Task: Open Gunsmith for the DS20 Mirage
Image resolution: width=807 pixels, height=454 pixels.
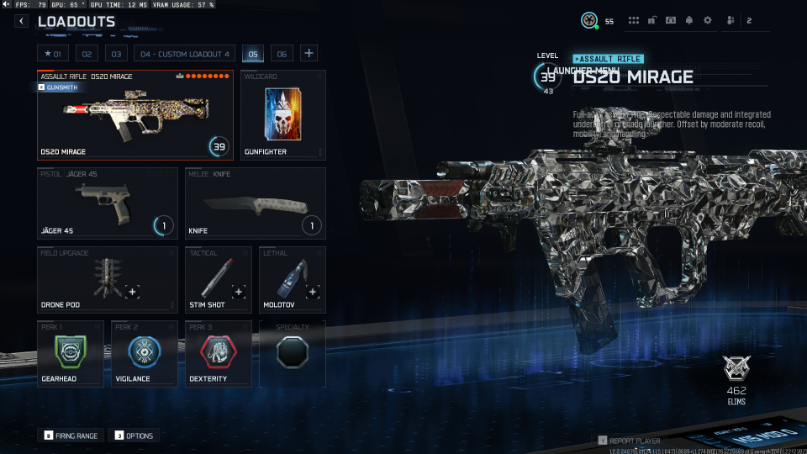Action: coord(60,87)
